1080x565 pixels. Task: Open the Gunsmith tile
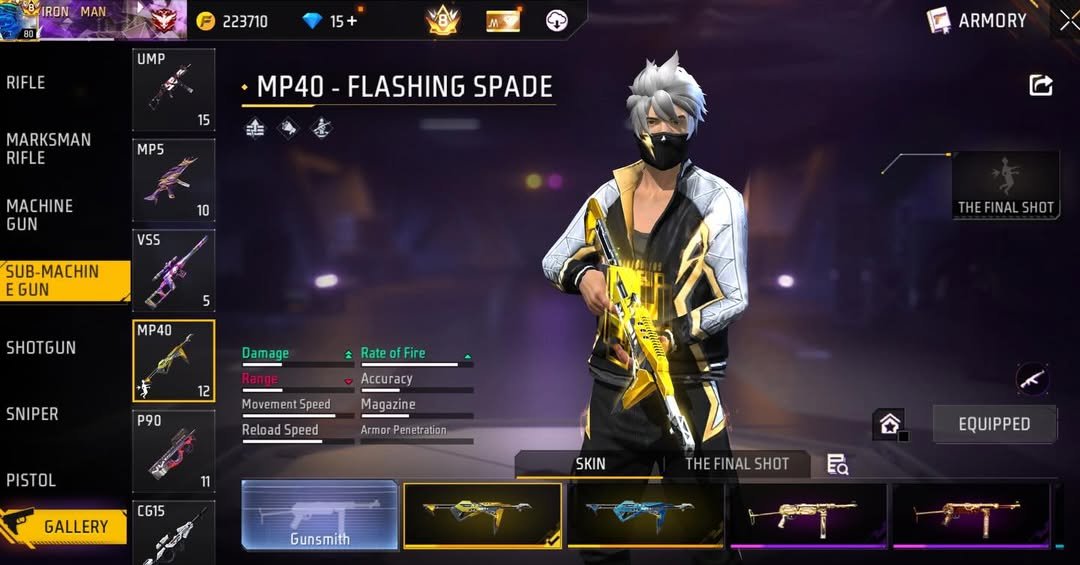(x=320, y=515)
